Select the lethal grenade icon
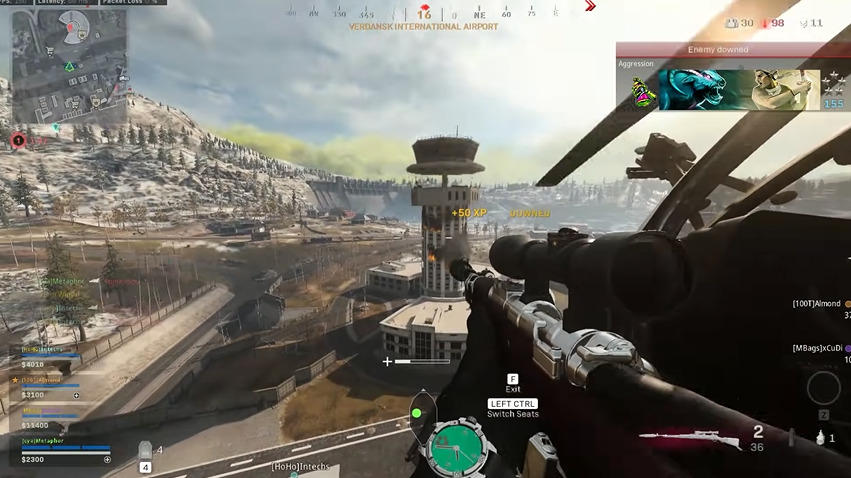Viewport: 851px width, 478px height. click(x=819, y=438)
